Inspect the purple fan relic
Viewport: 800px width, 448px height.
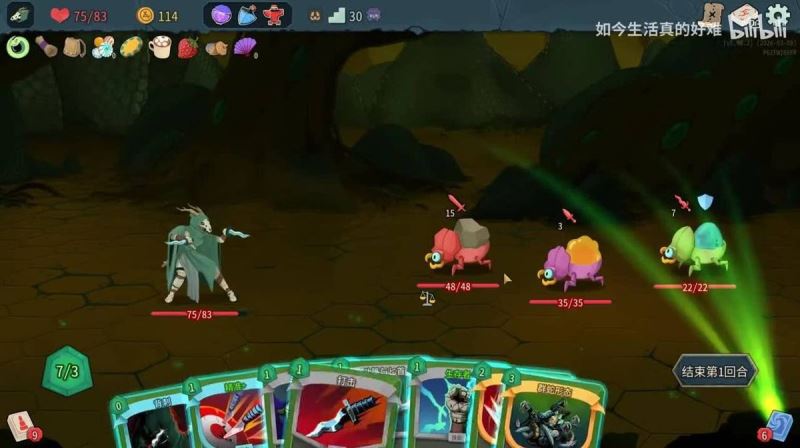click(x=244, y=47)
